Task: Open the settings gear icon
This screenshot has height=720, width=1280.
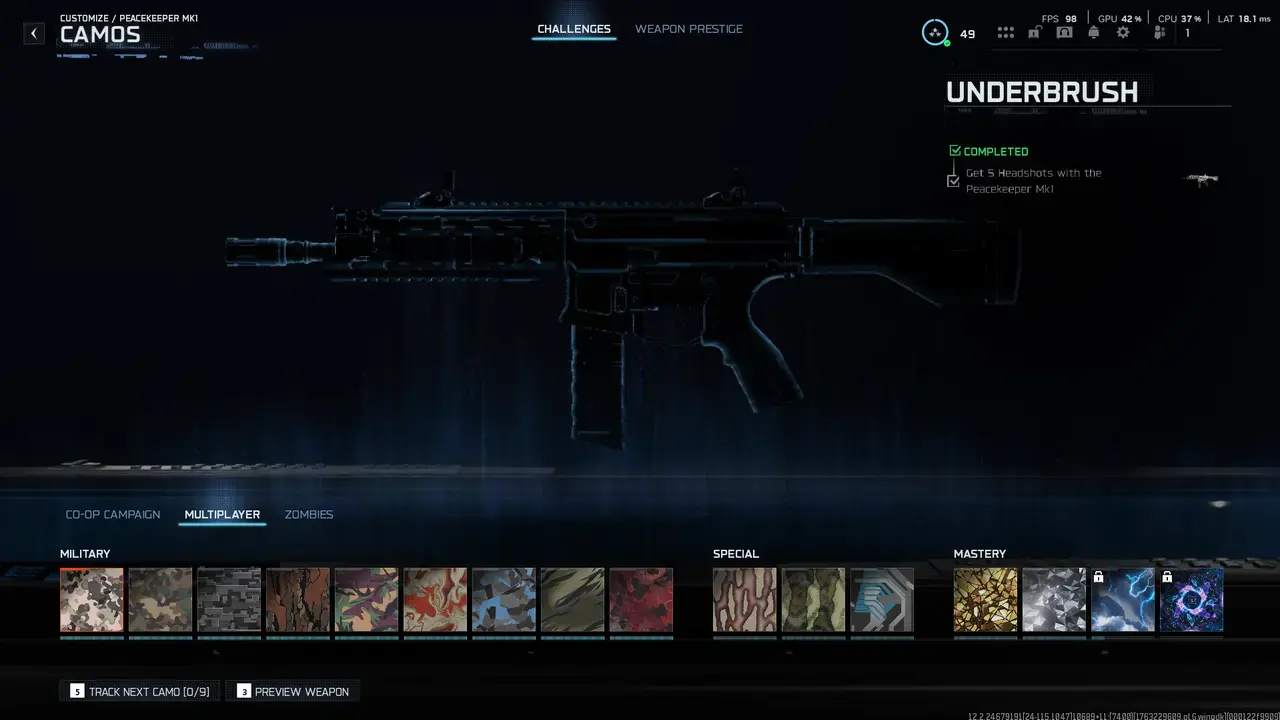Action: click(x=1122, y=32)
